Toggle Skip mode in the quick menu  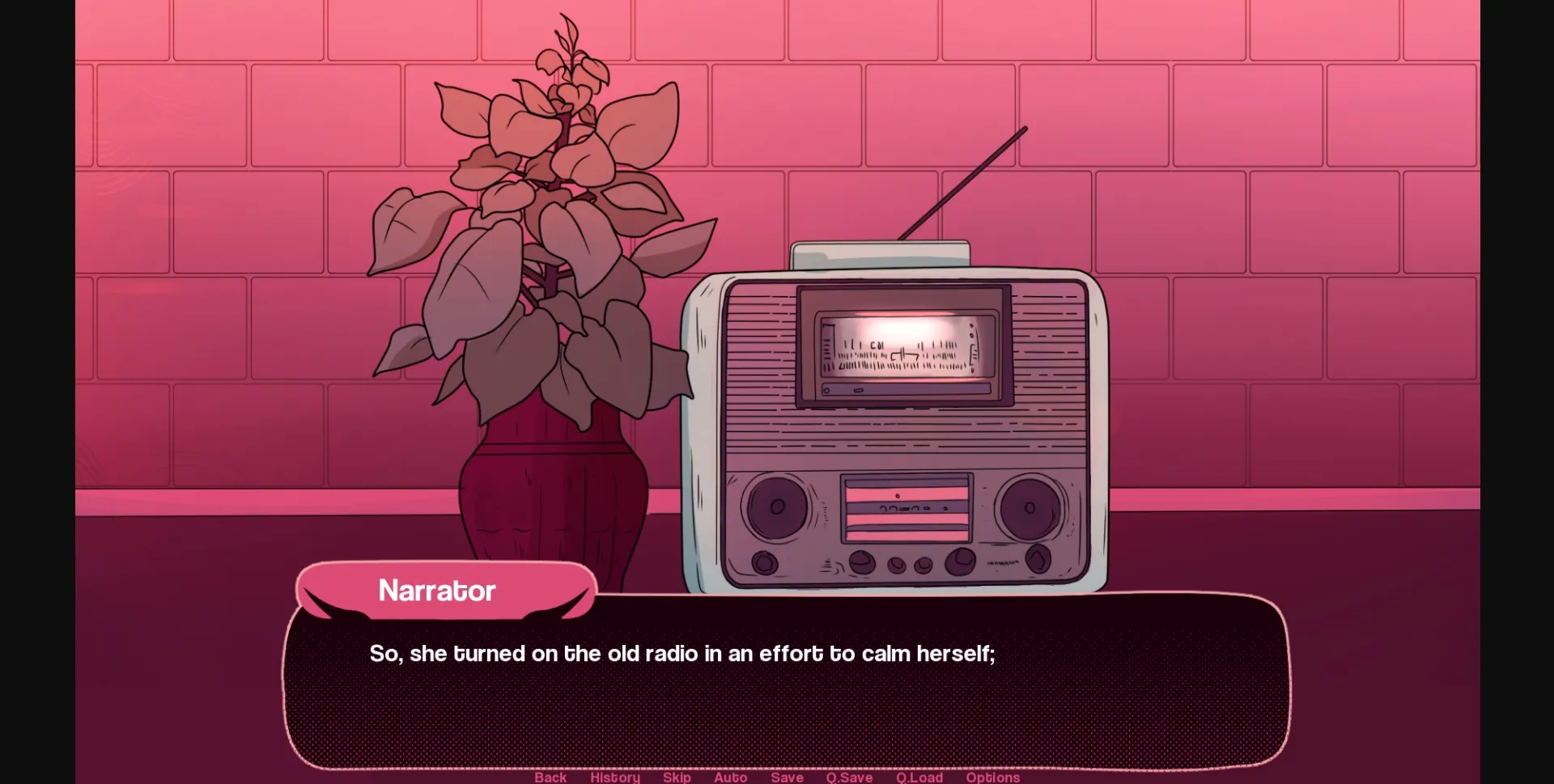click(x=677, y=778)
